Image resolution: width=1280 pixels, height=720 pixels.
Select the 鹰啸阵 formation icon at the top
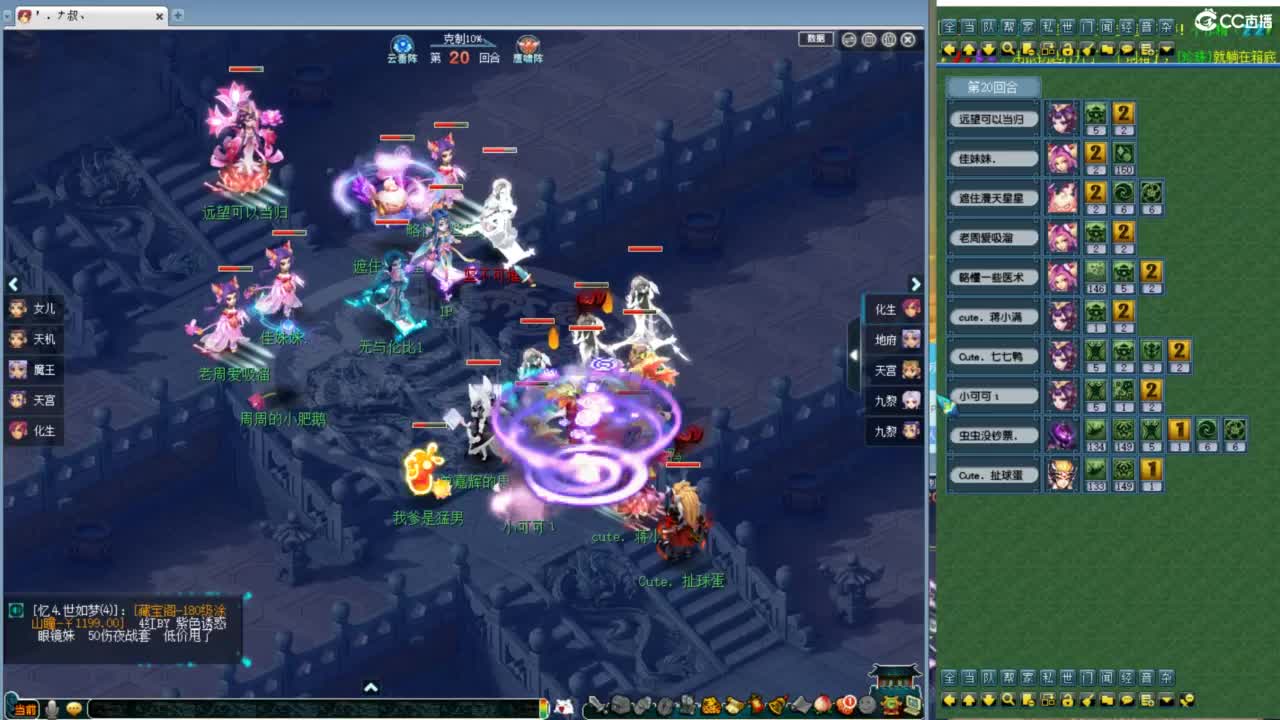[527, 46]
